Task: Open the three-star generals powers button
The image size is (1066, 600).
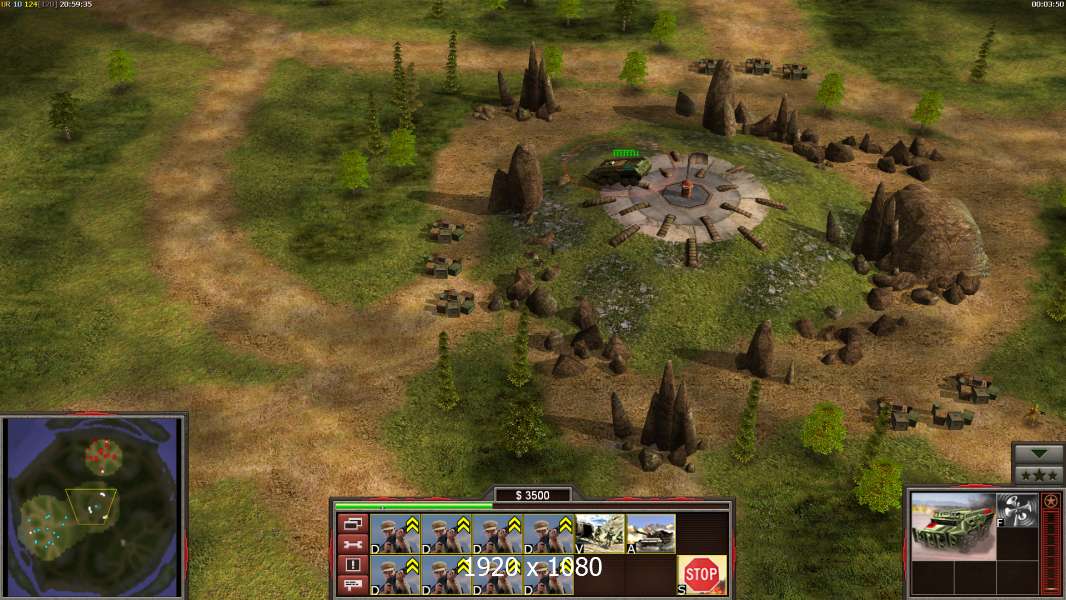Action: point(1038,475)
